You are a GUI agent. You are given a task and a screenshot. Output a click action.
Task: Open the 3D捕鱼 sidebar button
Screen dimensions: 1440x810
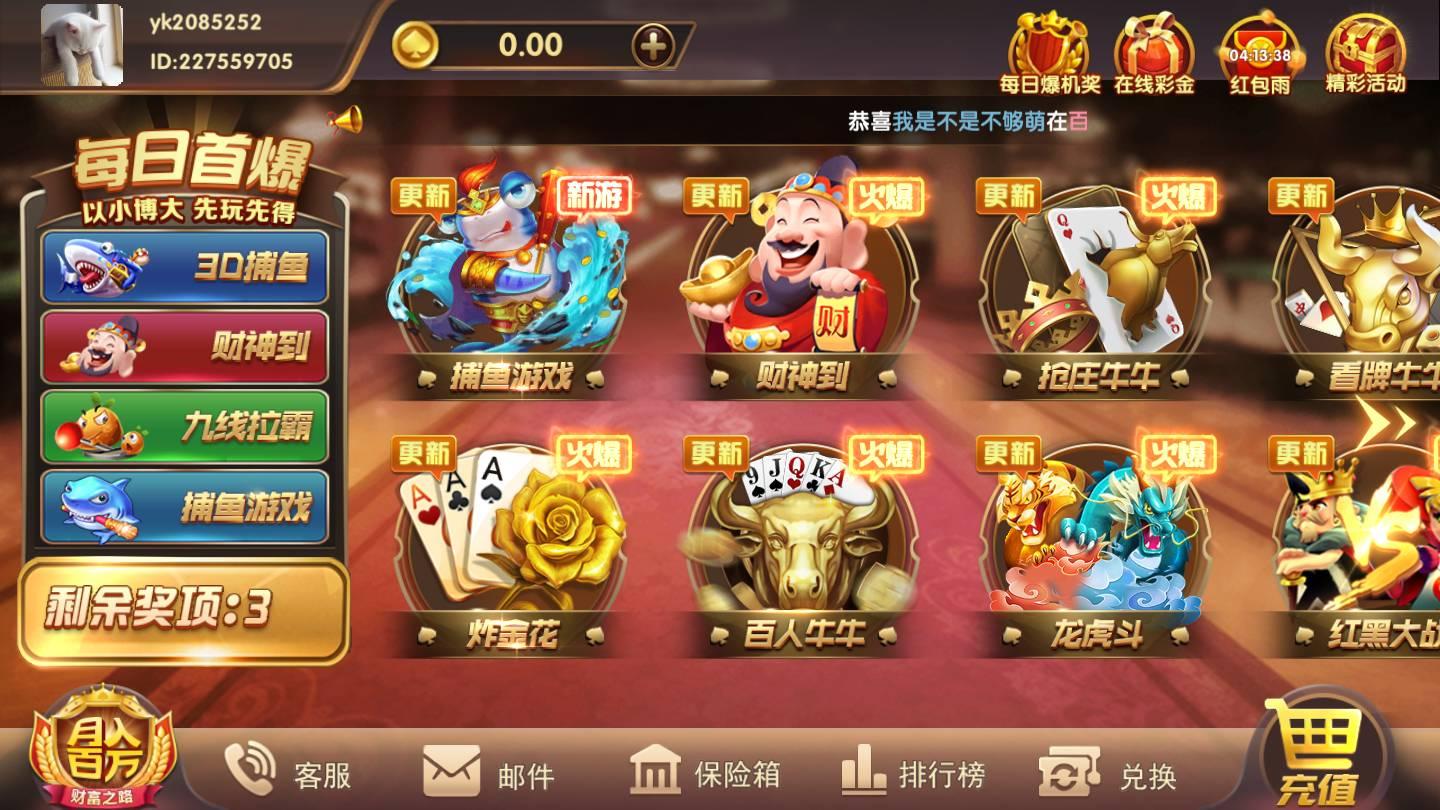click(182, 266)
